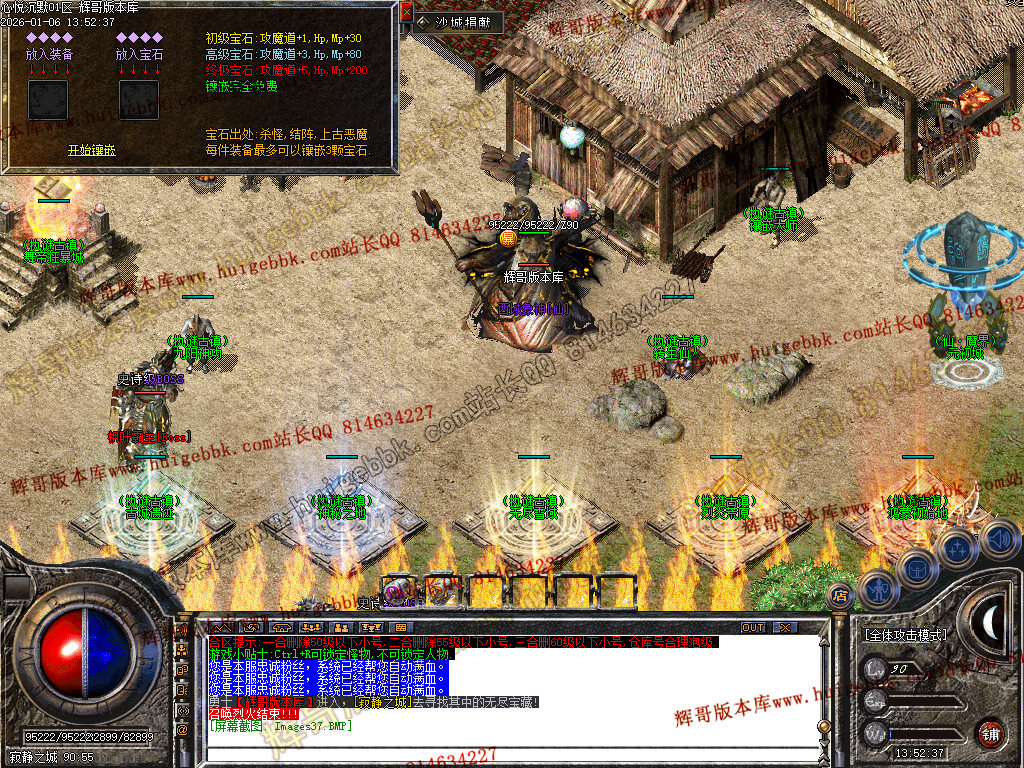Open the 店 shop button

click(x=840, y=596)
